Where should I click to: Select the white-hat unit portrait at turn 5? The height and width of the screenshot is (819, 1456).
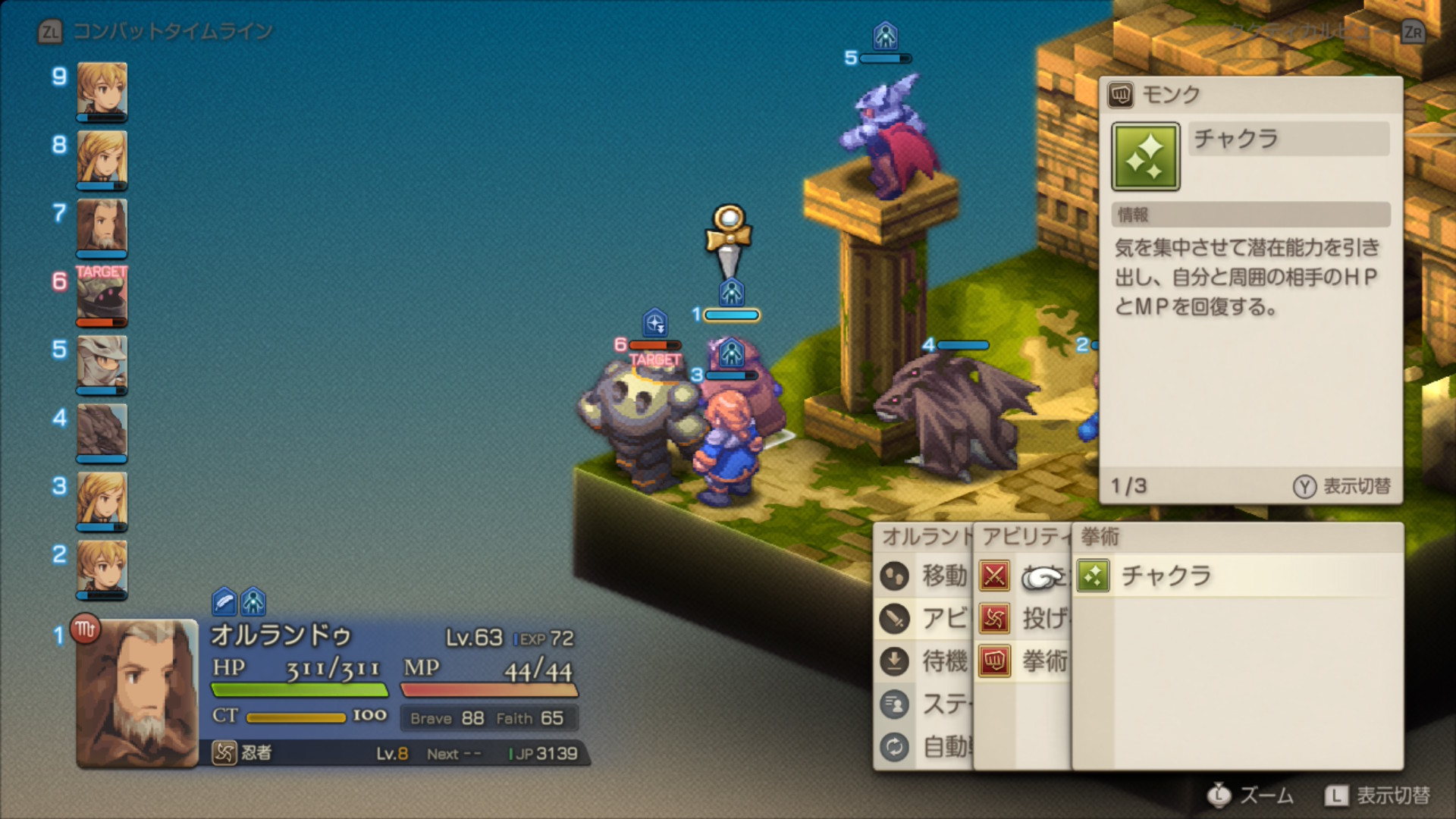pos(102,363)
